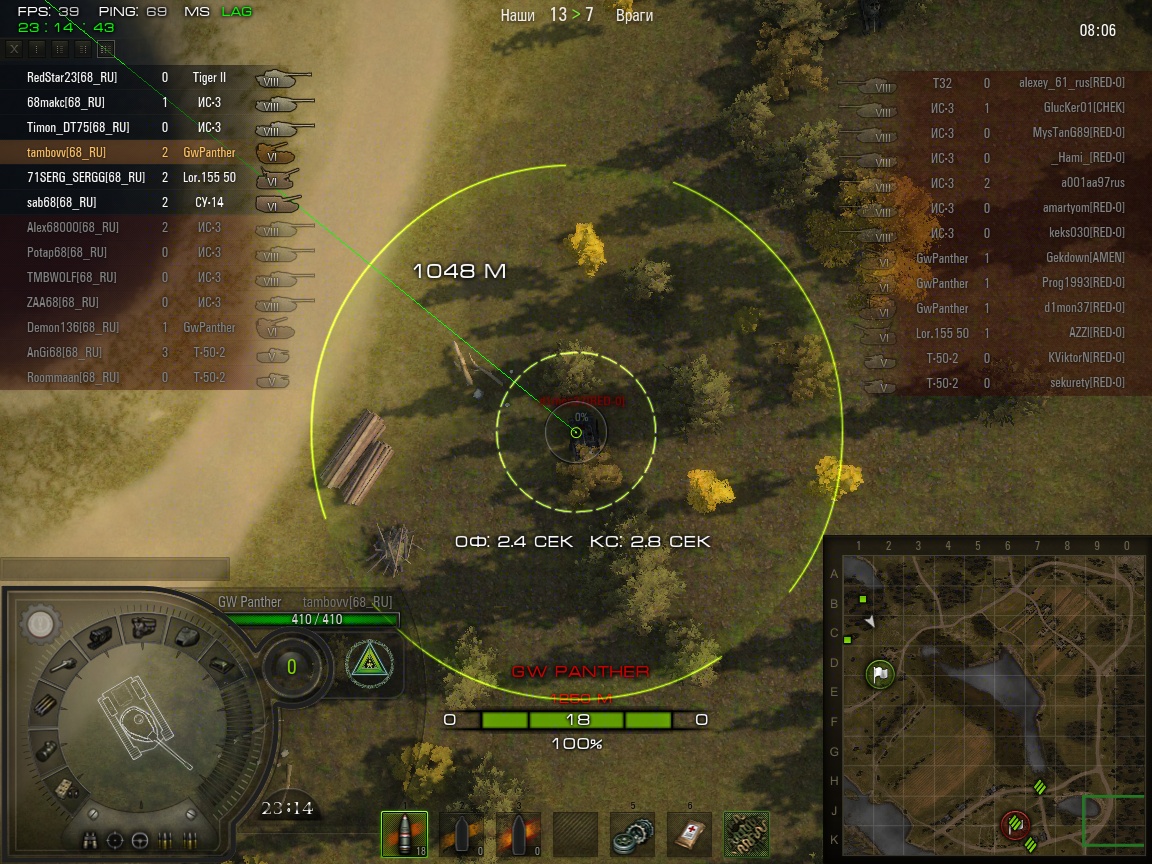Viewport: 1152px width, 864px height.
Task: Click the steering wheel driver icon
Action: coord(140,839)
